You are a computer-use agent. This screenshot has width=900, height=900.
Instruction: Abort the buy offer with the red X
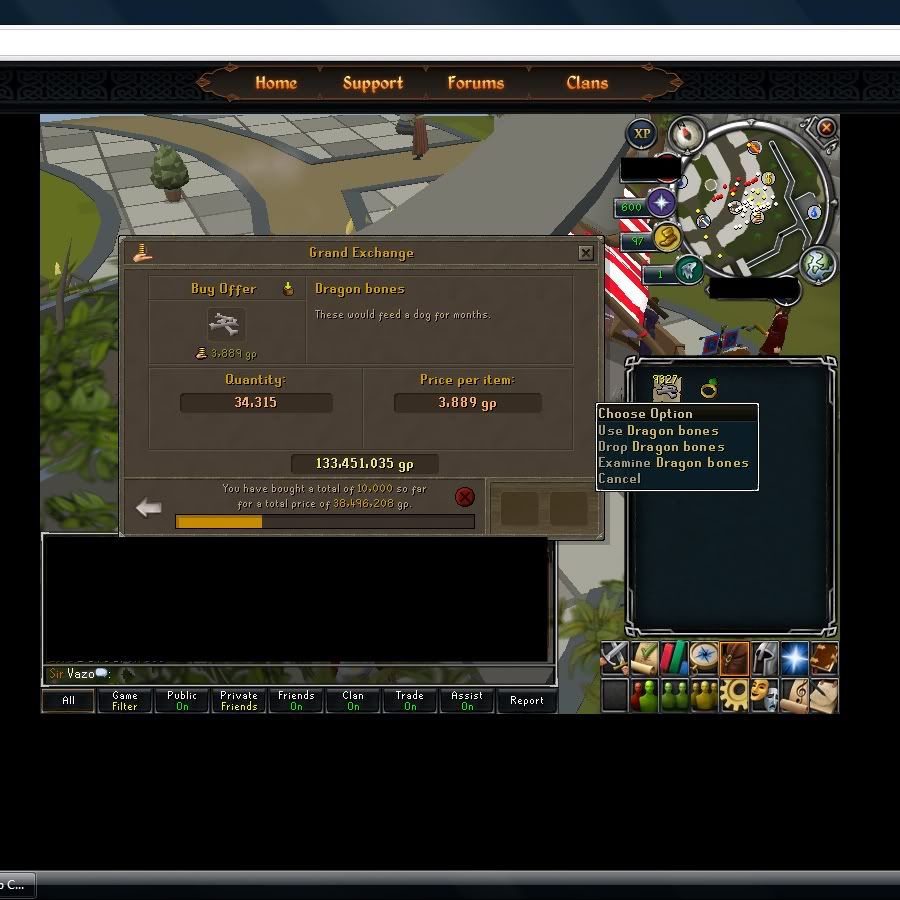click(x=465, y=497)
